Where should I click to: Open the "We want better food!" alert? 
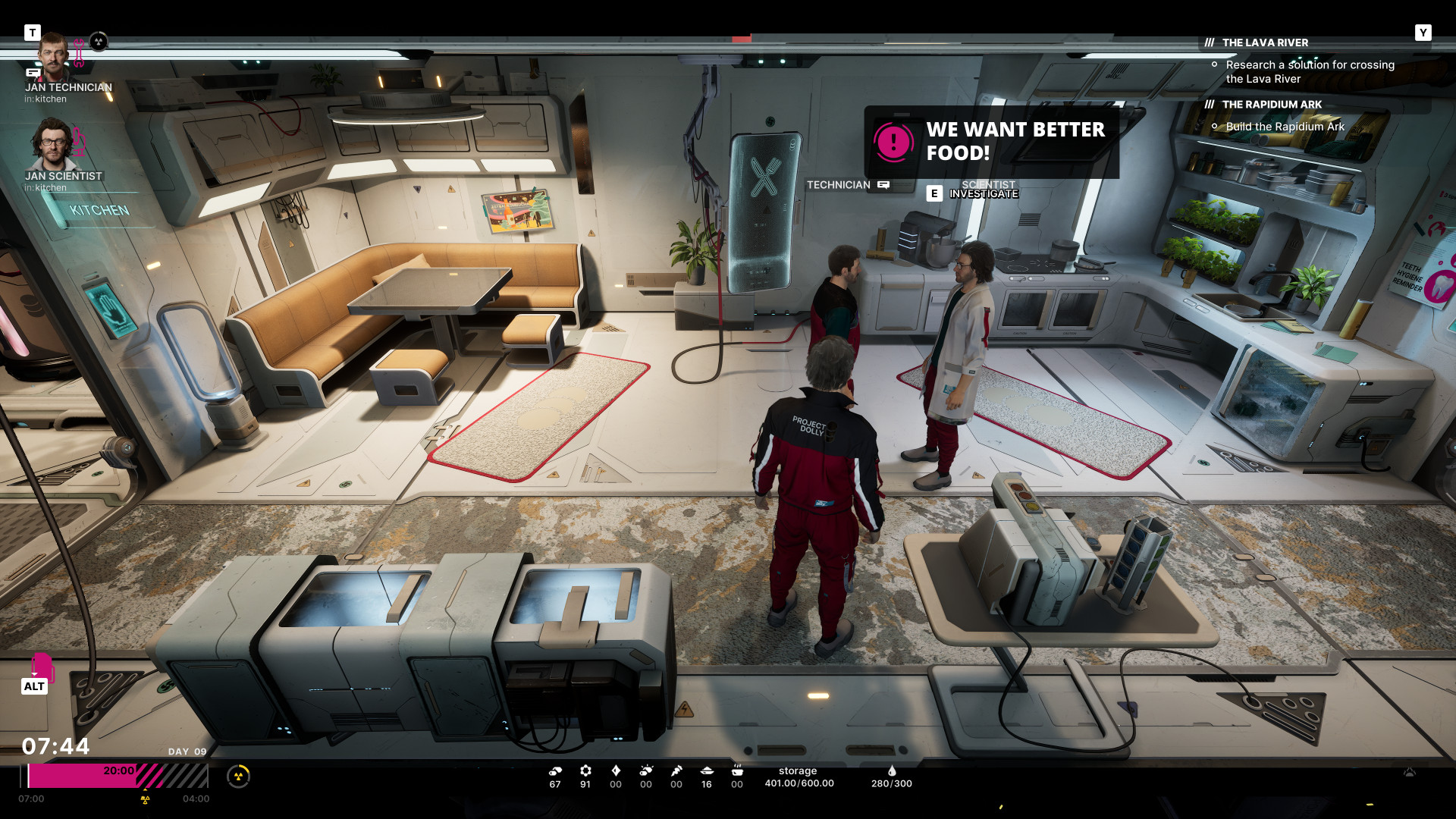pyautogui.click(x=990, y=142)
